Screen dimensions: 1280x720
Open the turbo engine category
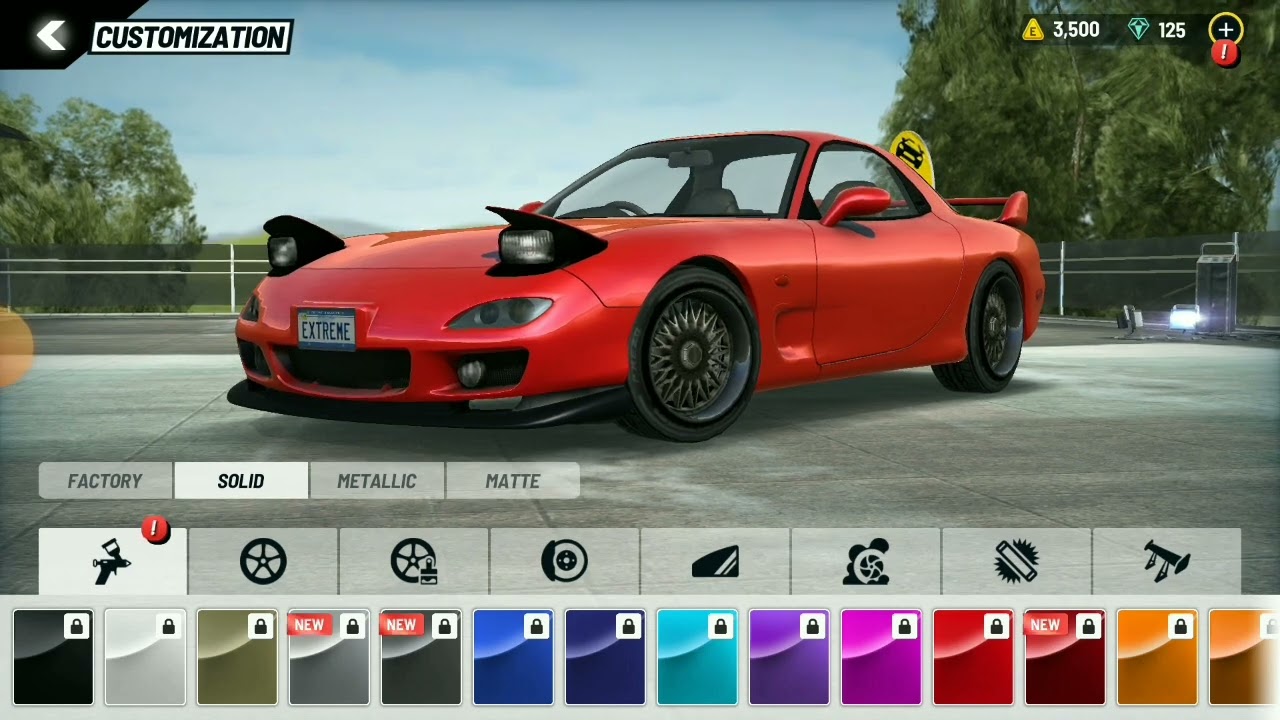pos(866,562)
